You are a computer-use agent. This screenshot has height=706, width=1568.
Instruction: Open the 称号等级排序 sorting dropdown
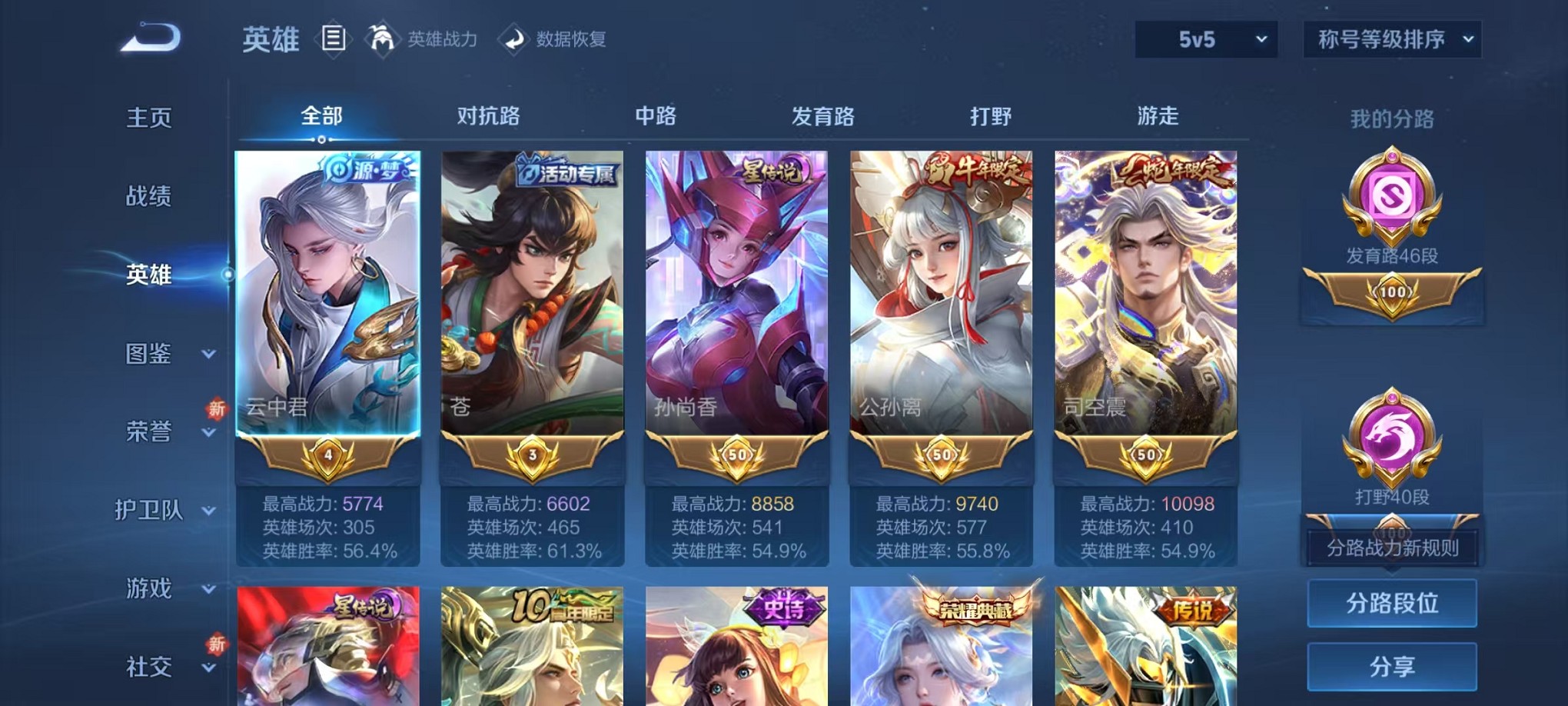point(1390,38)
